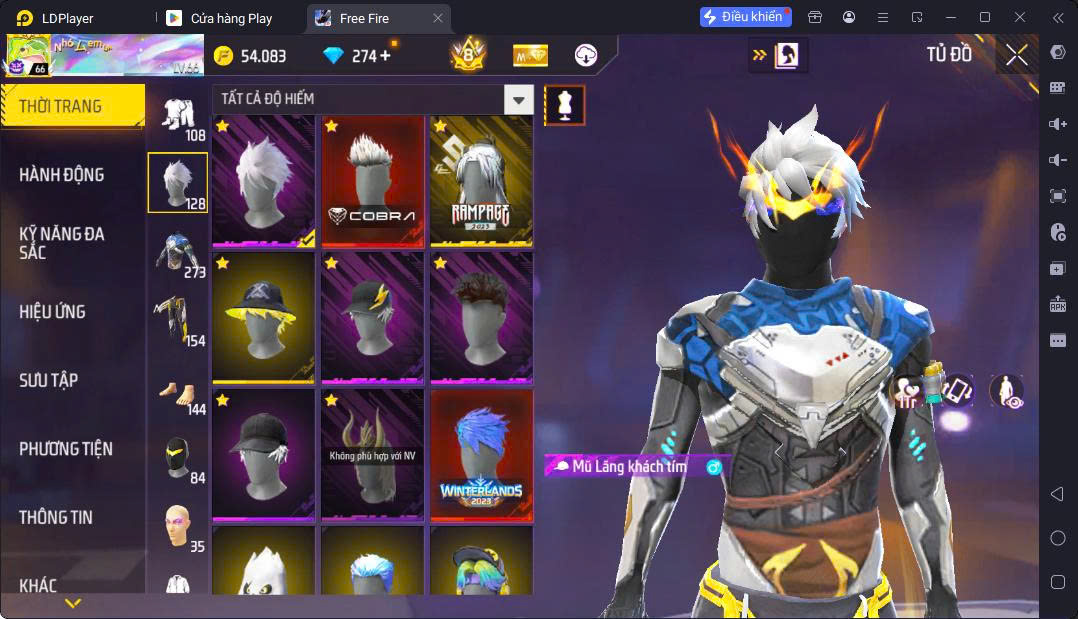Select the first white hair item
The image size is (1078, 619).
[264, 181]
